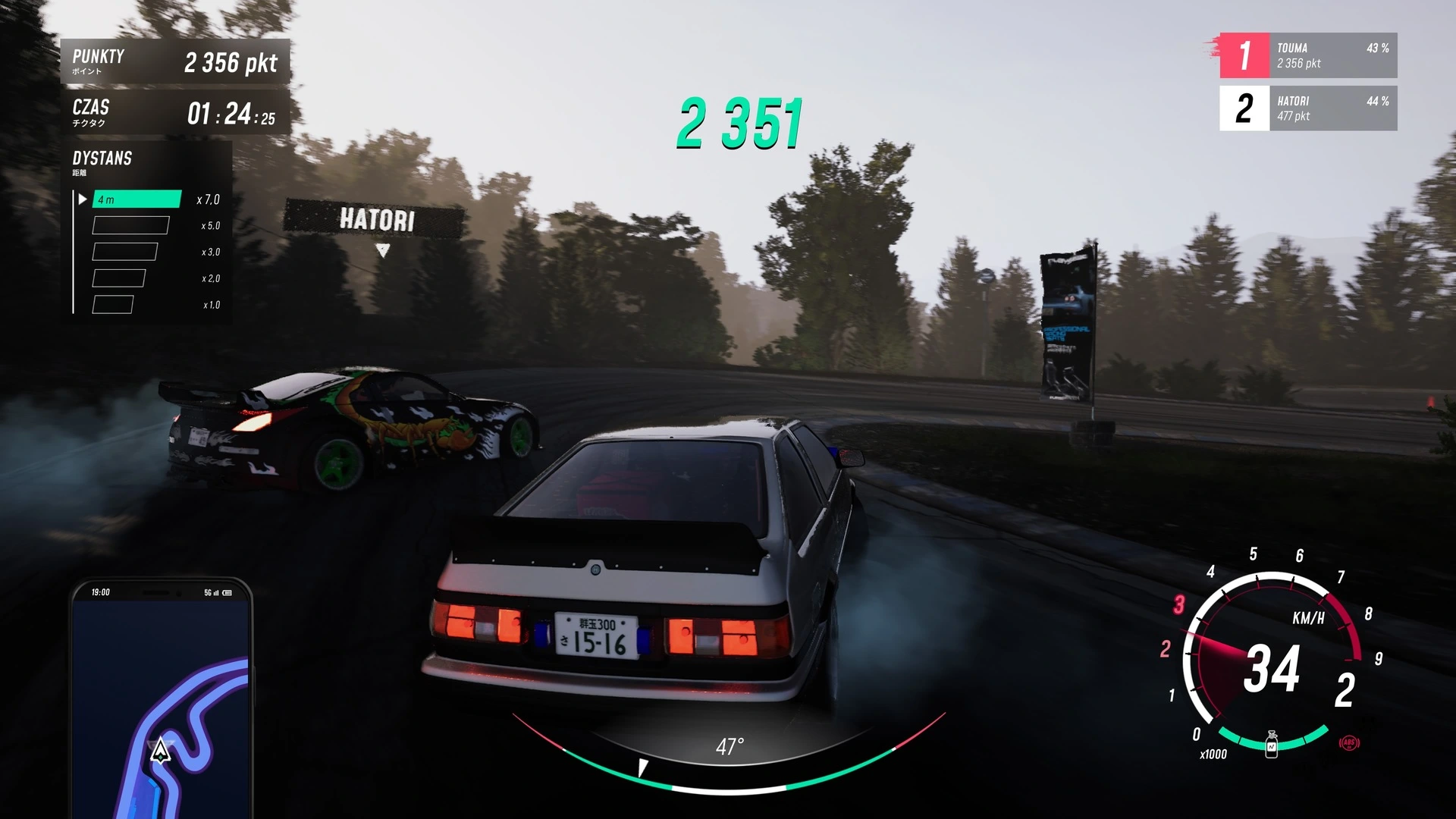
Task: Select the nitrous bottle icon on the tachometer
Action: point(1272,745)
